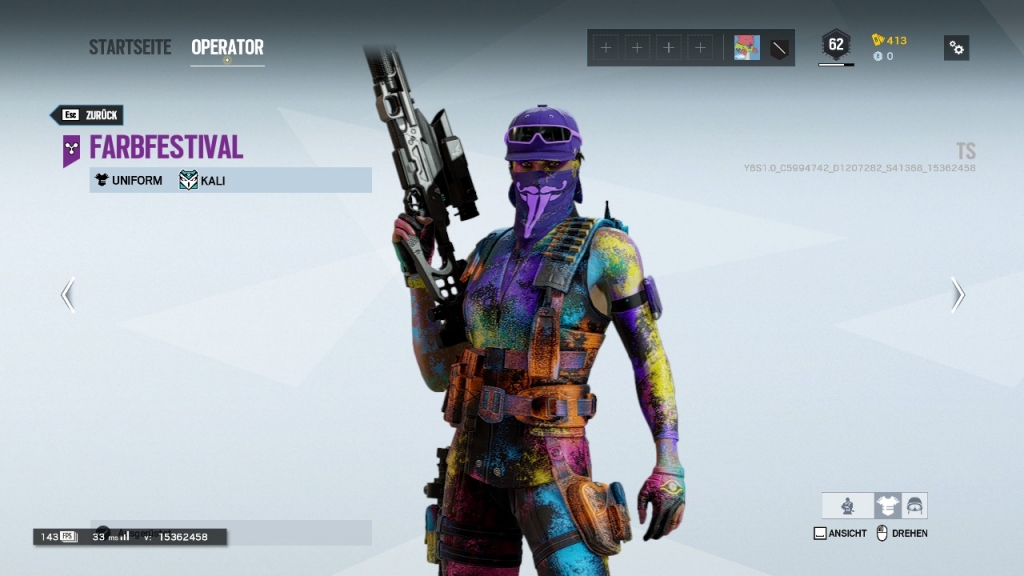
Task: Click the black rank charm icon beside avatar
Action: tap(779, 48)
